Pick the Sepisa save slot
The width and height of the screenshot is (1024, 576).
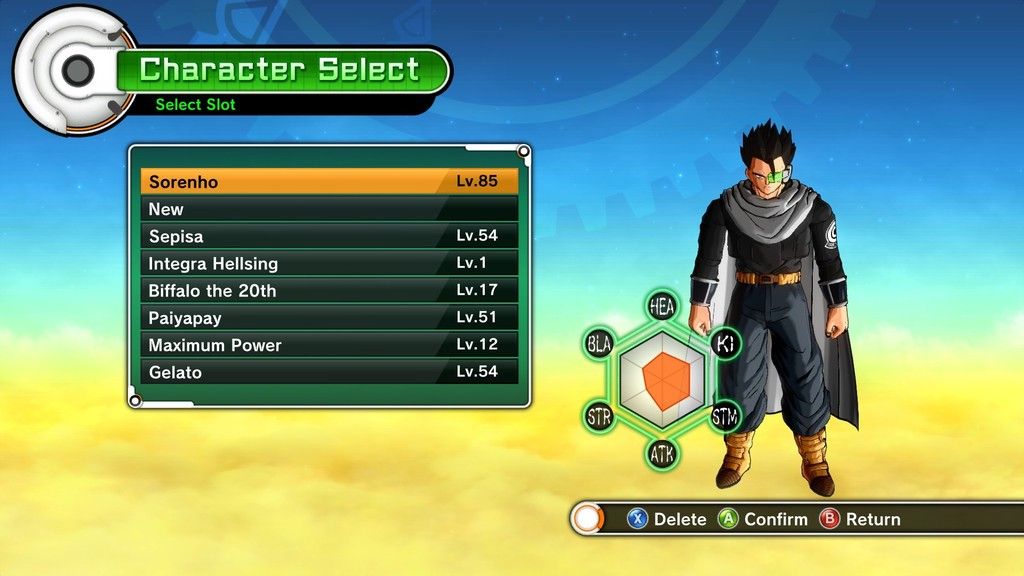coord(329,236)
